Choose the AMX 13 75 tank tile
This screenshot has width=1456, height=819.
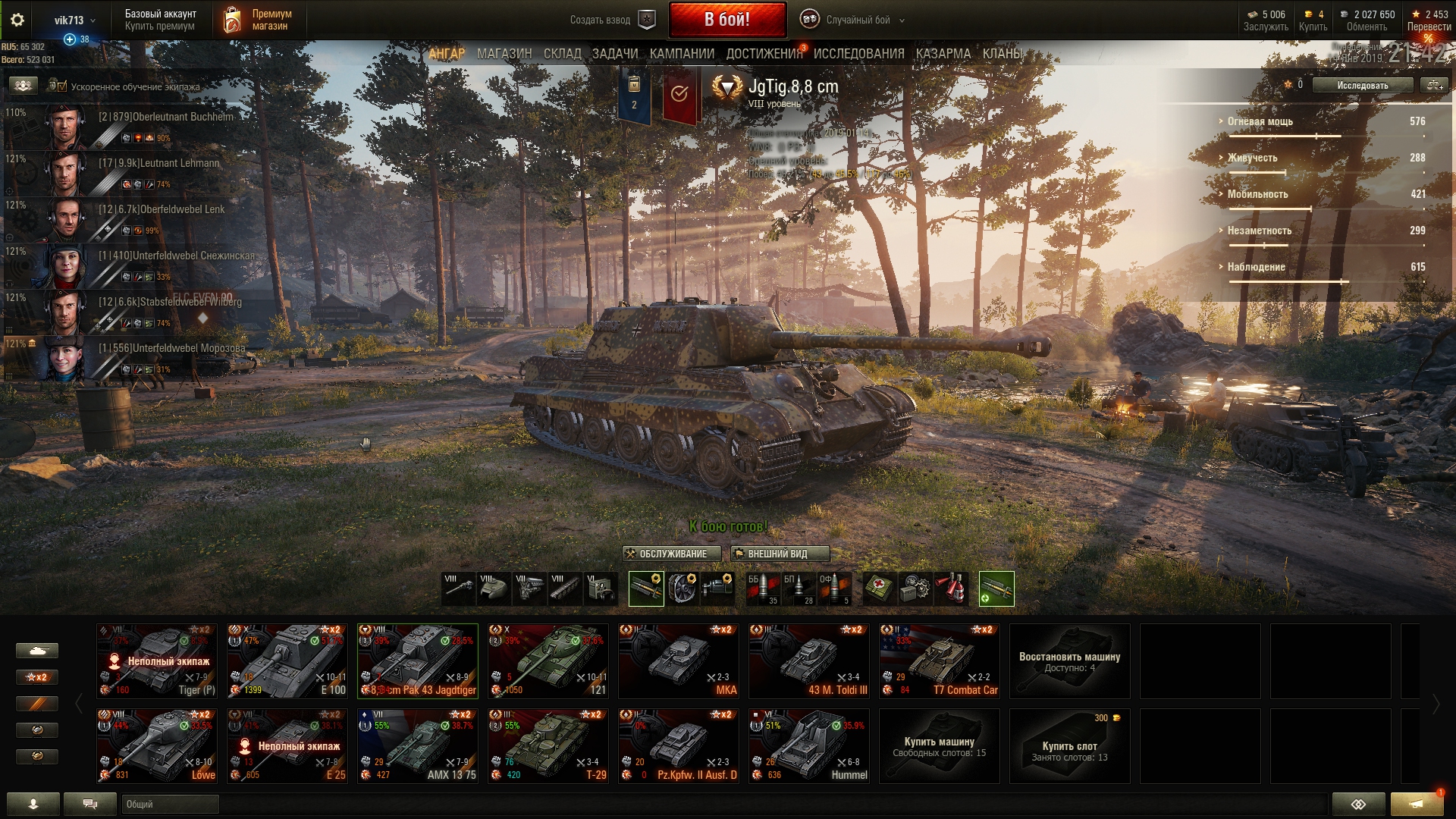click(x=418, y=745)
